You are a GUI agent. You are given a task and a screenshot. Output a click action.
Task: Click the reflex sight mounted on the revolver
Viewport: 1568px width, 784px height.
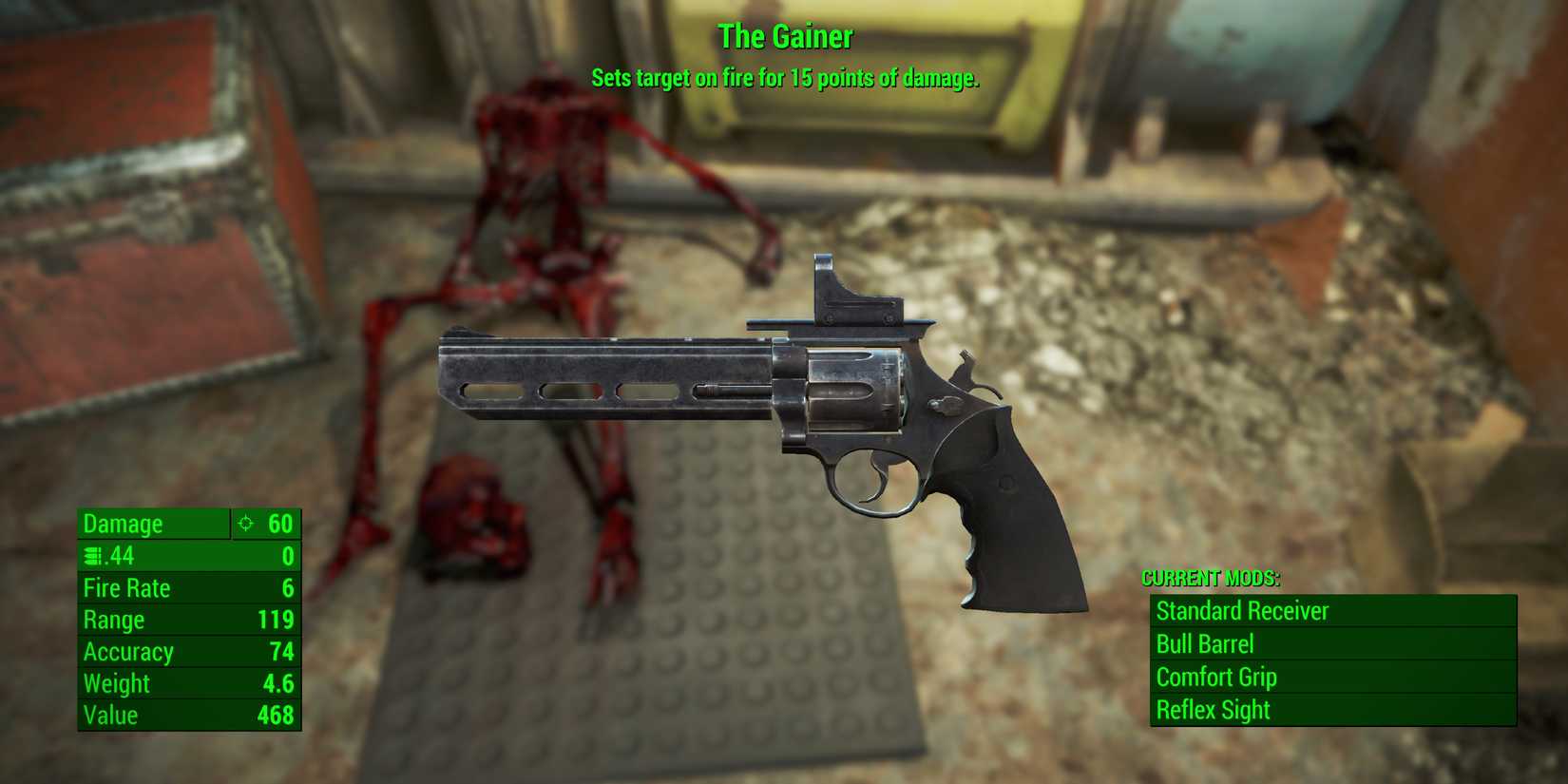point(854,290)
